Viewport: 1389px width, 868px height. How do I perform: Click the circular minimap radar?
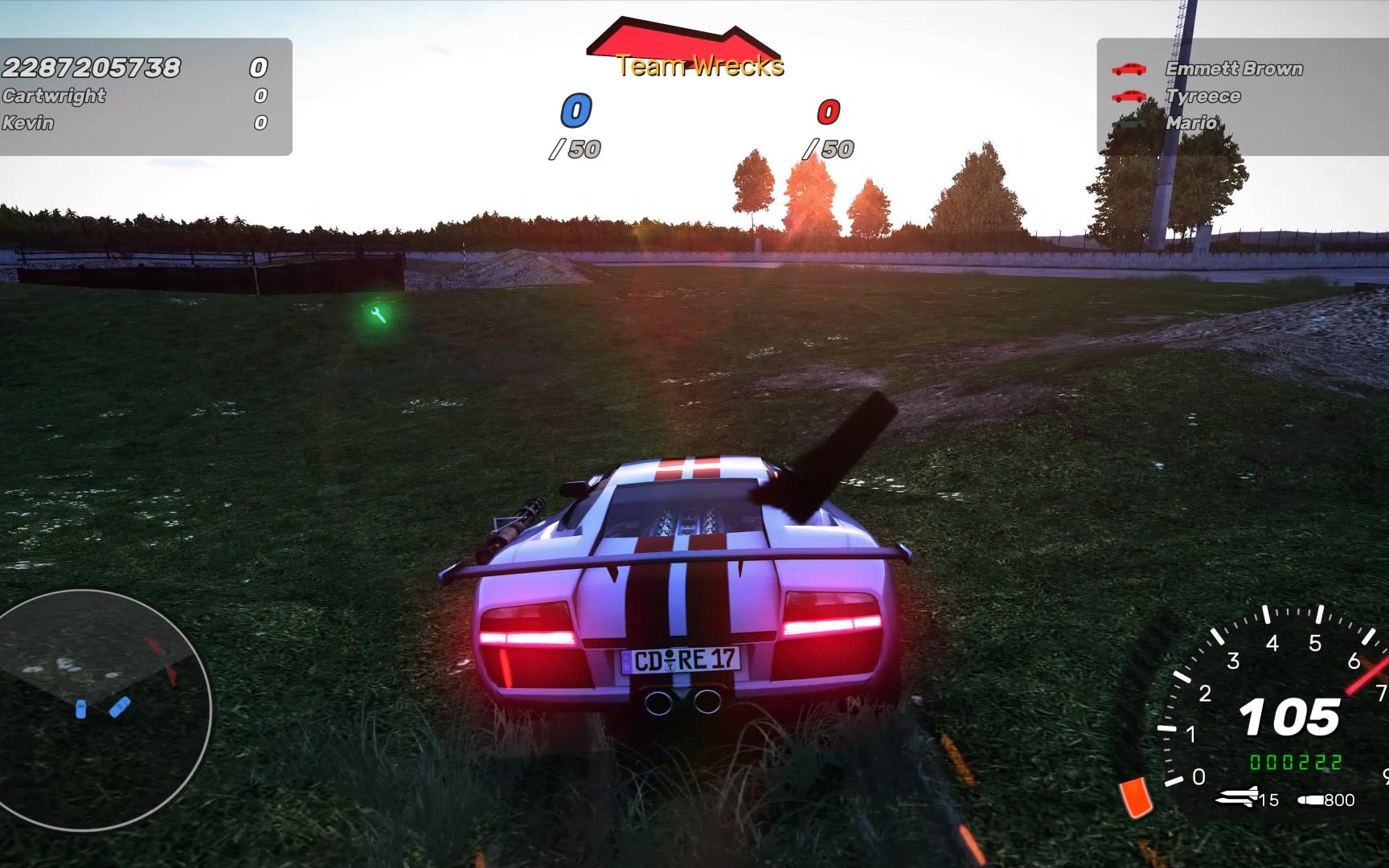104,709
